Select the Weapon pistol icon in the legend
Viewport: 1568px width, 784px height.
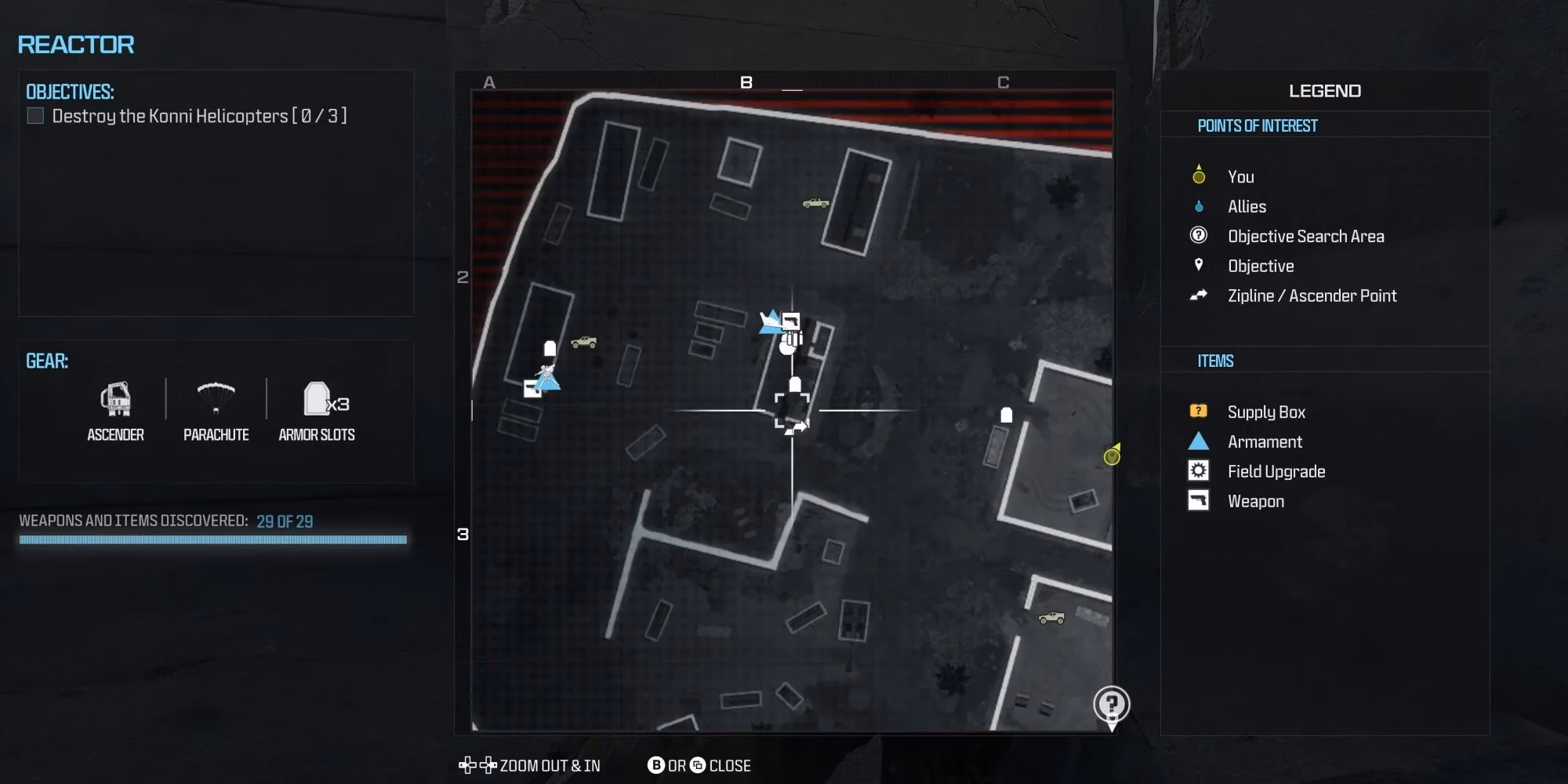click(x=1197, y=500)
